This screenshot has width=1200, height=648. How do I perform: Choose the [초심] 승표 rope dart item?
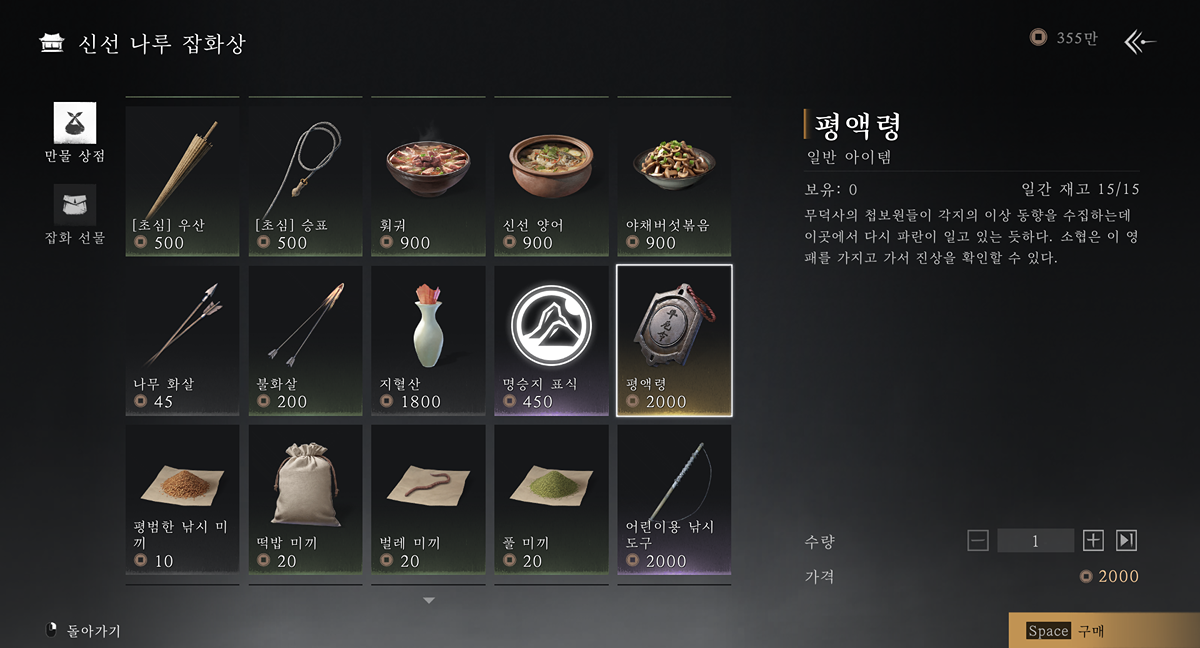tap(305, 177)
